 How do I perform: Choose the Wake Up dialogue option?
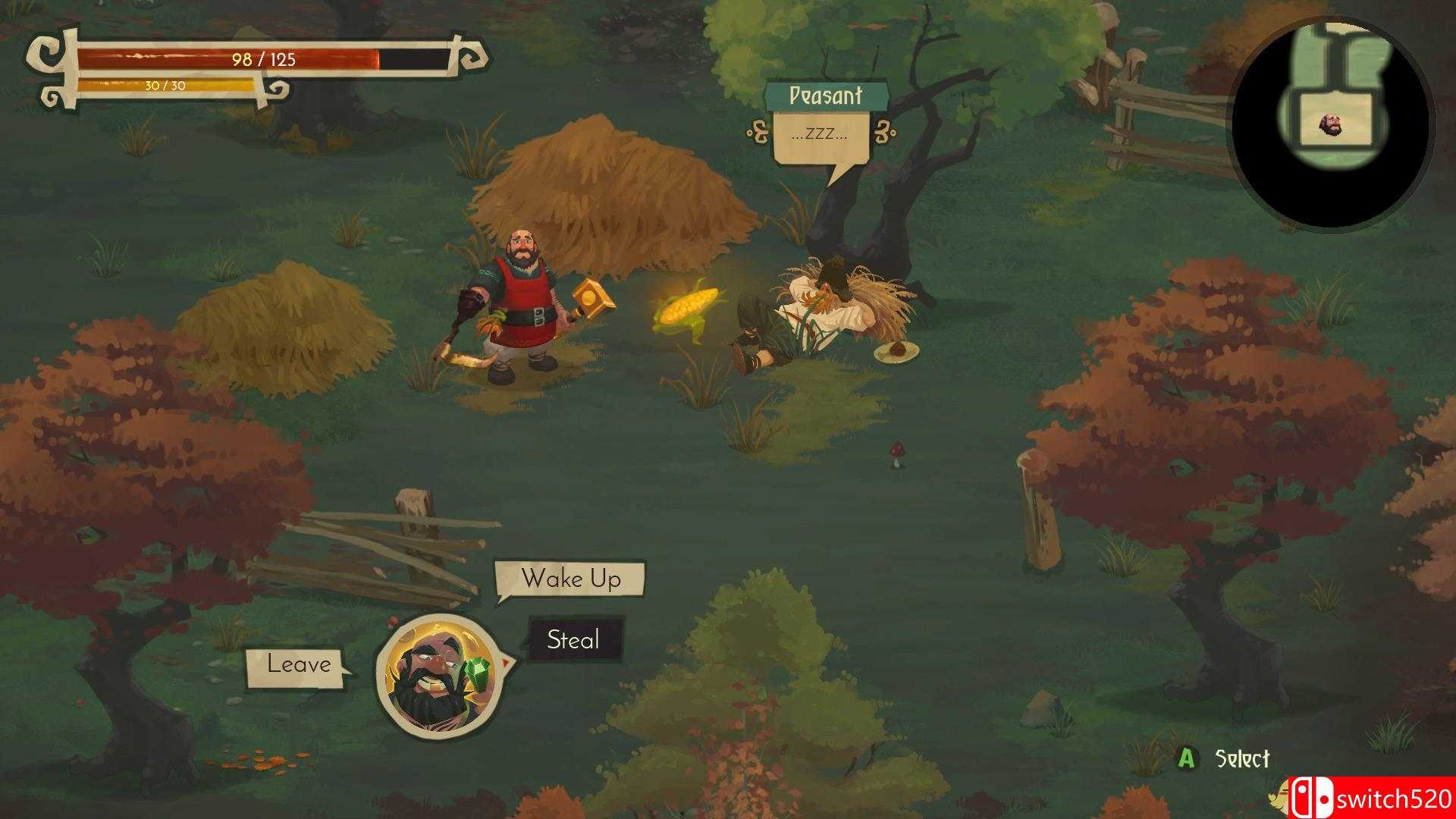coord(570,579)
